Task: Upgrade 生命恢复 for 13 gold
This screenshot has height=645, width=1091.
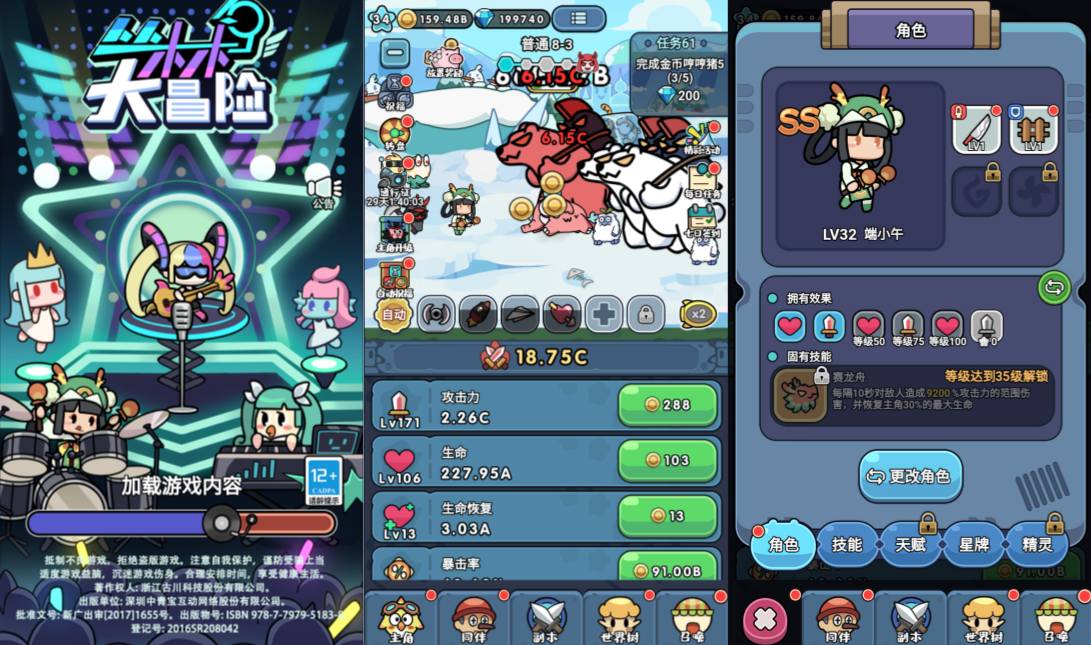Action: pyautogui.click(x=667, y=515)
